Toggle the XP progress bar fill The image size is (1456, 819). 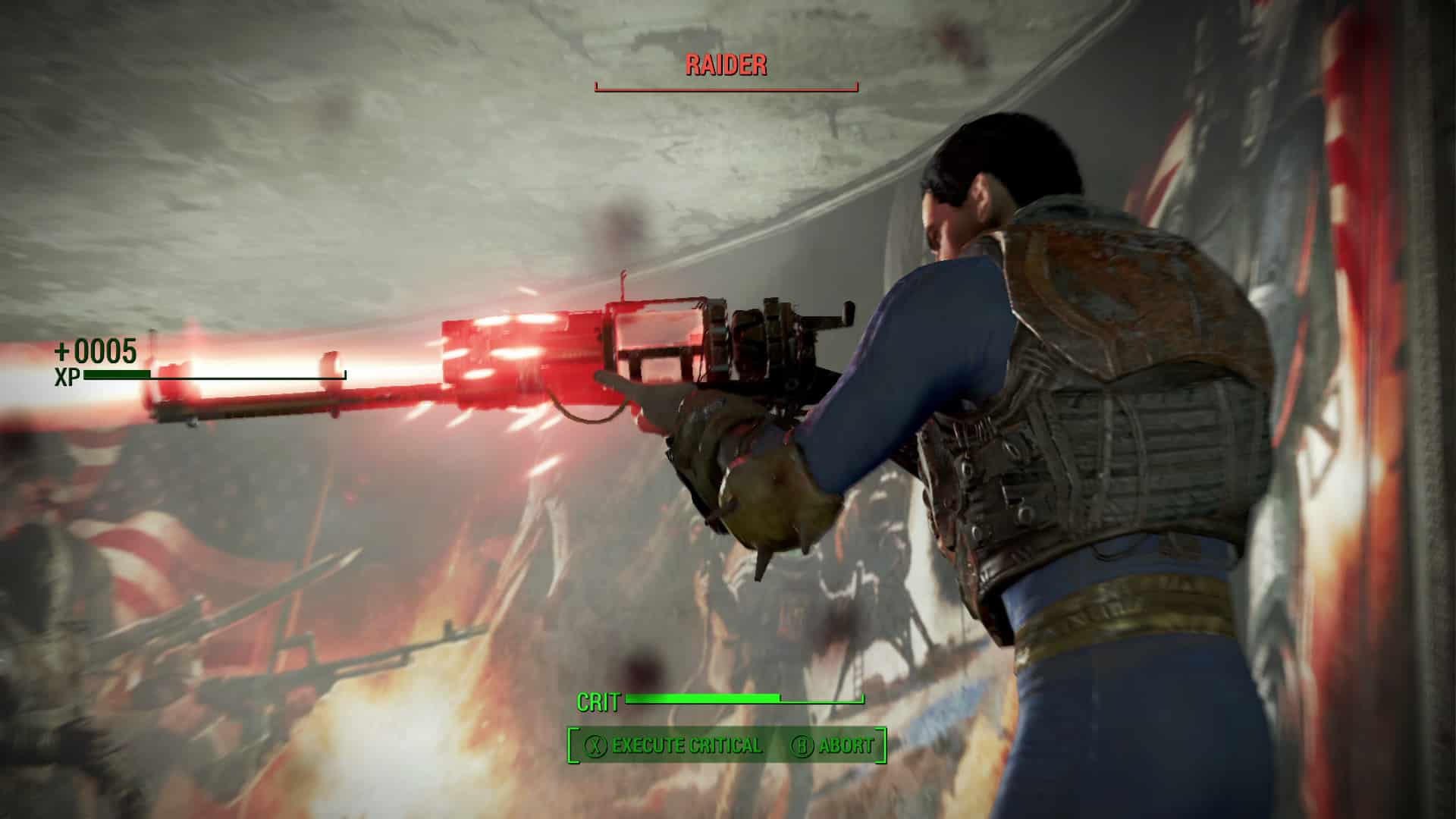[x=118, y=374]
